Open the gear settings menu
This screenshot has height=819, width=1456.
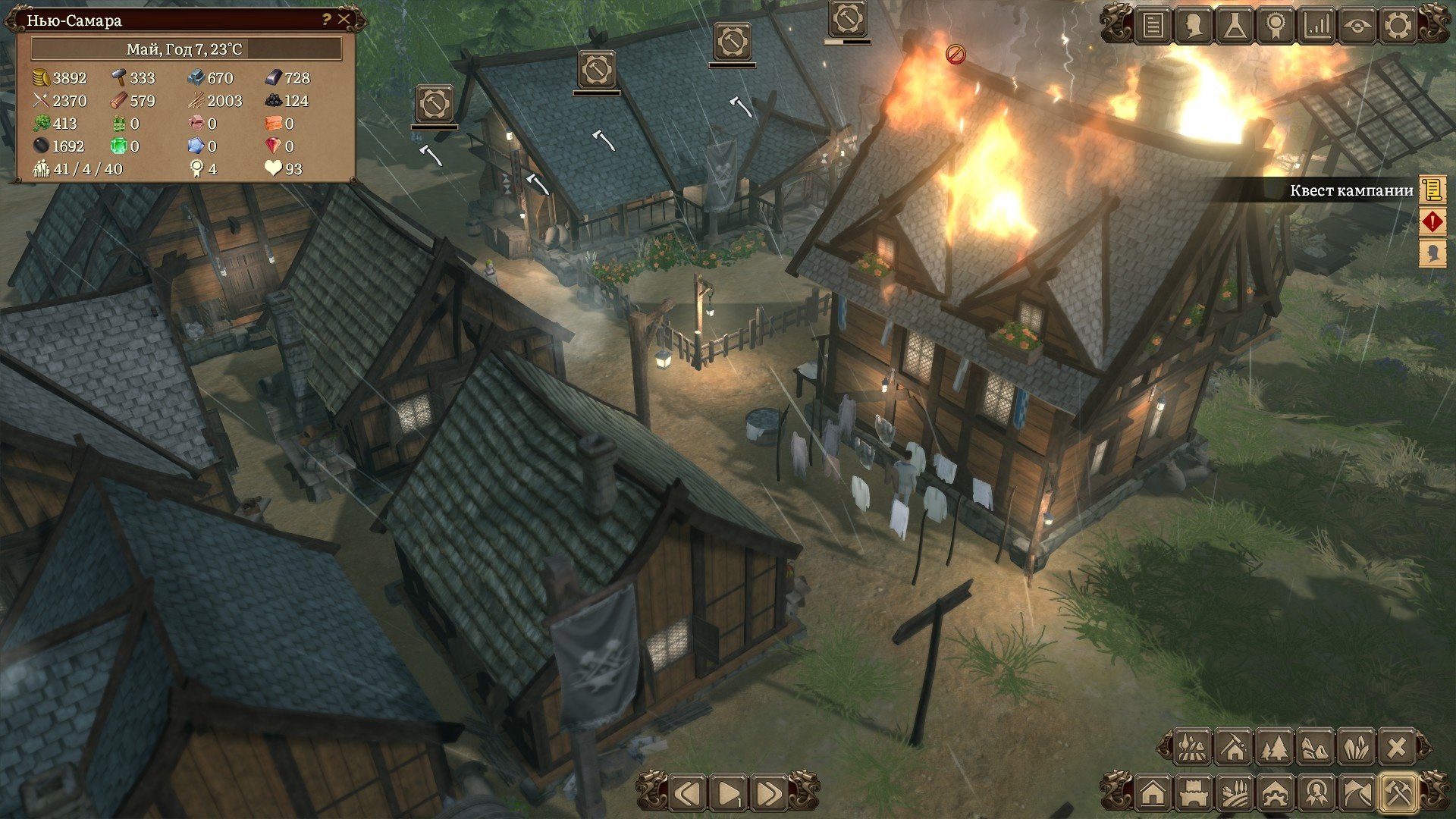click(x=1398, y=26)
